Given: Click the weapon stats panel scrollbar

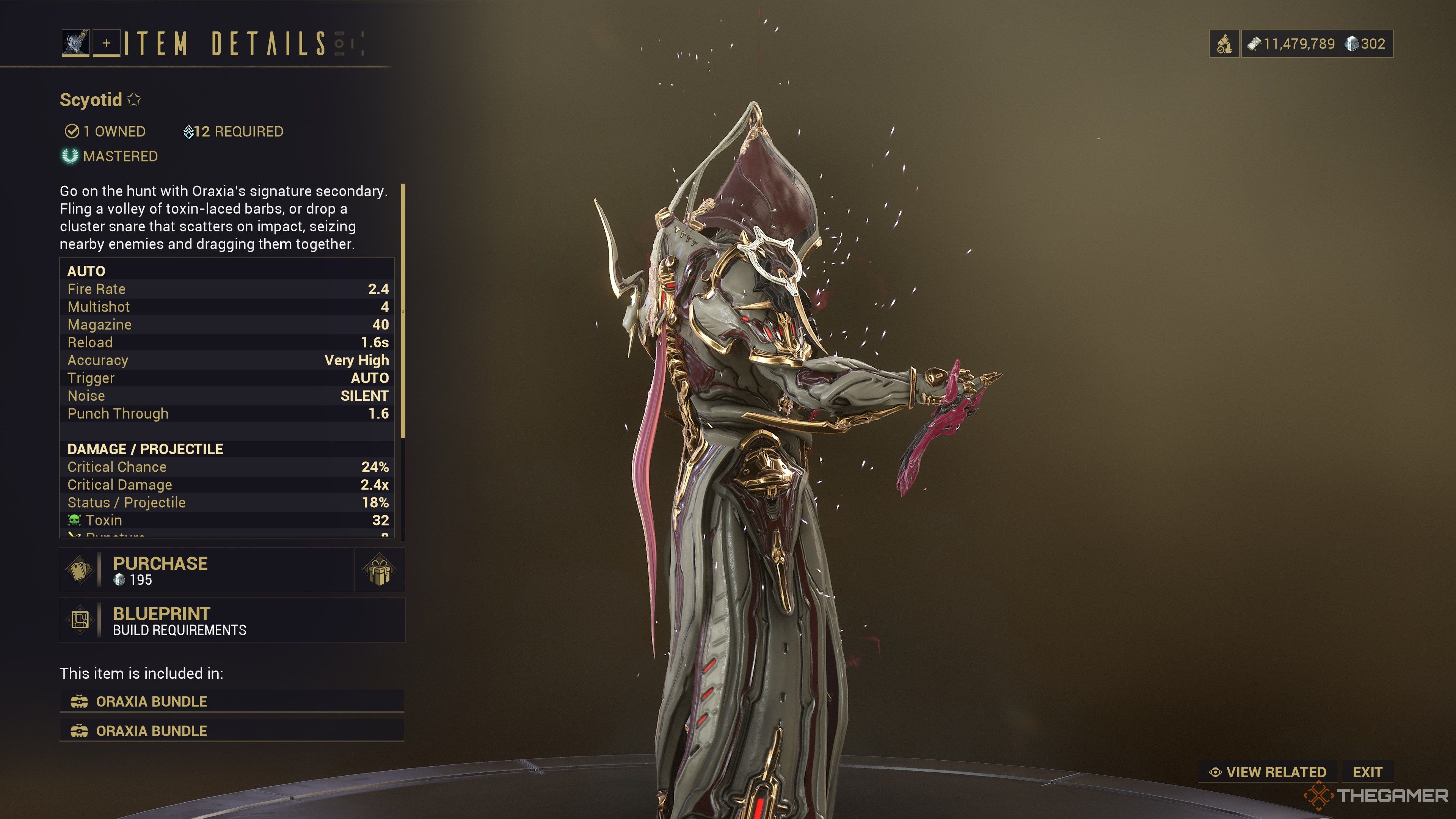Looking at the screenshot, I should (x=403, y=311).
